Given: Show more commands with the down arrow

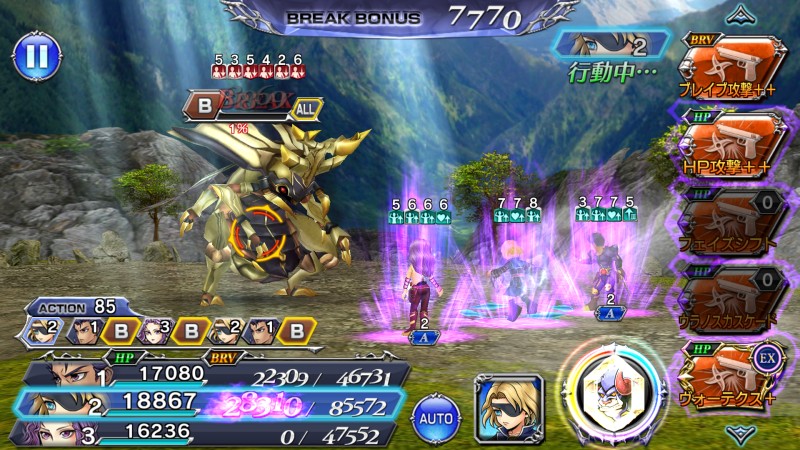Looking at the screenshot, I should pos(741,433).
